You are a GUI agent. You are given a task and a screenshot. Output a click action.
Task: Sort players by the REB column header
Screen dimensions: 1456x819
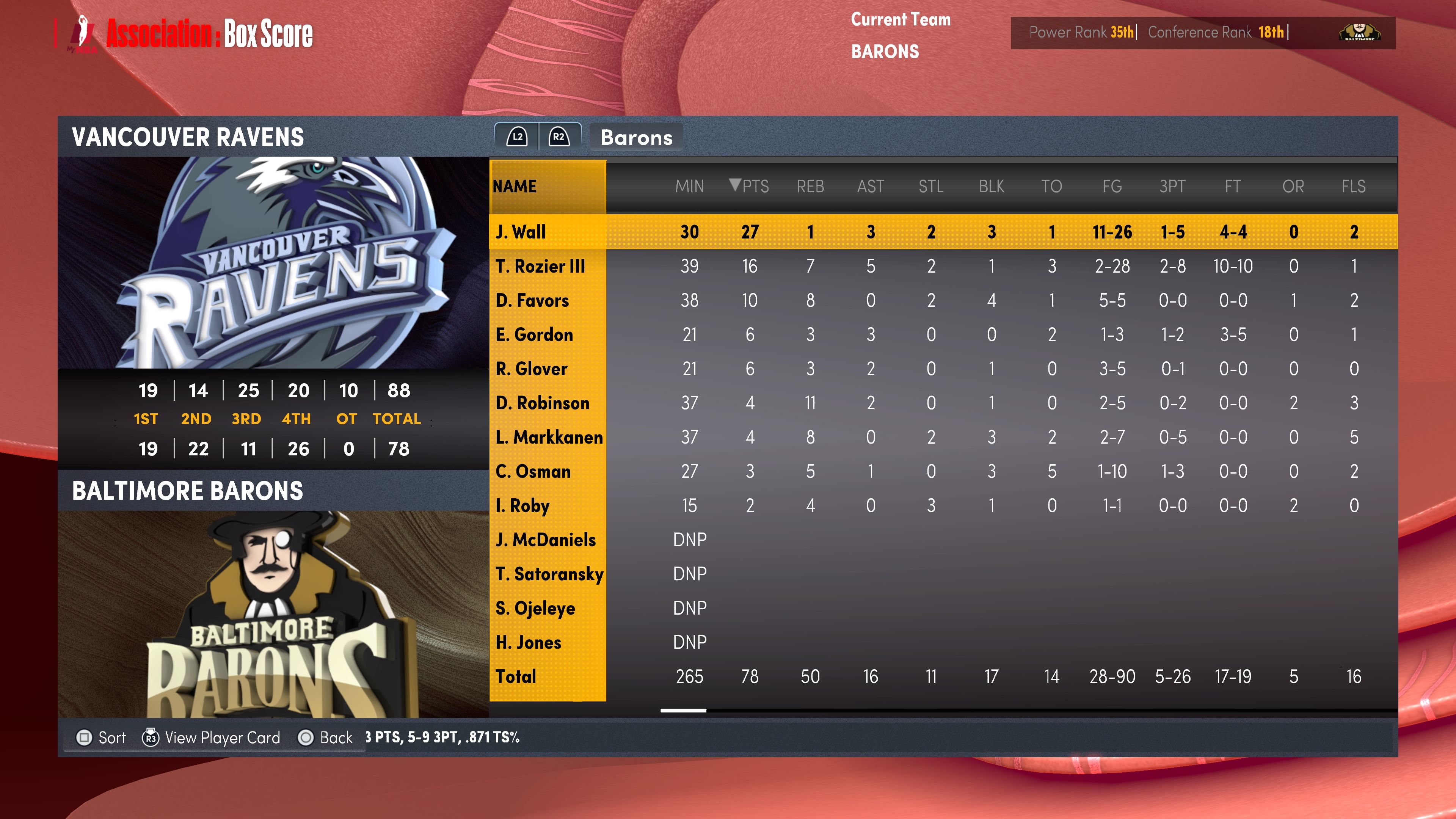click(x=810, y=186)
